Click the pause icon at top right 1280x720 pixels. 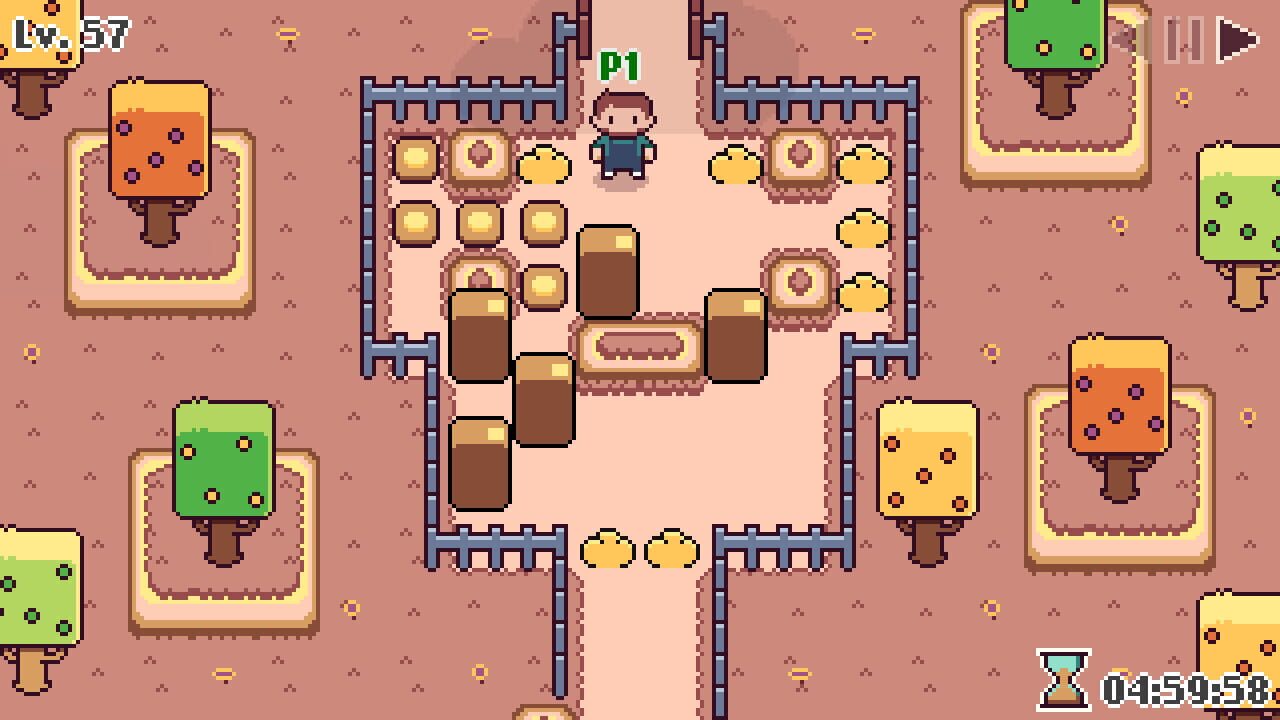pos(1183,42)
